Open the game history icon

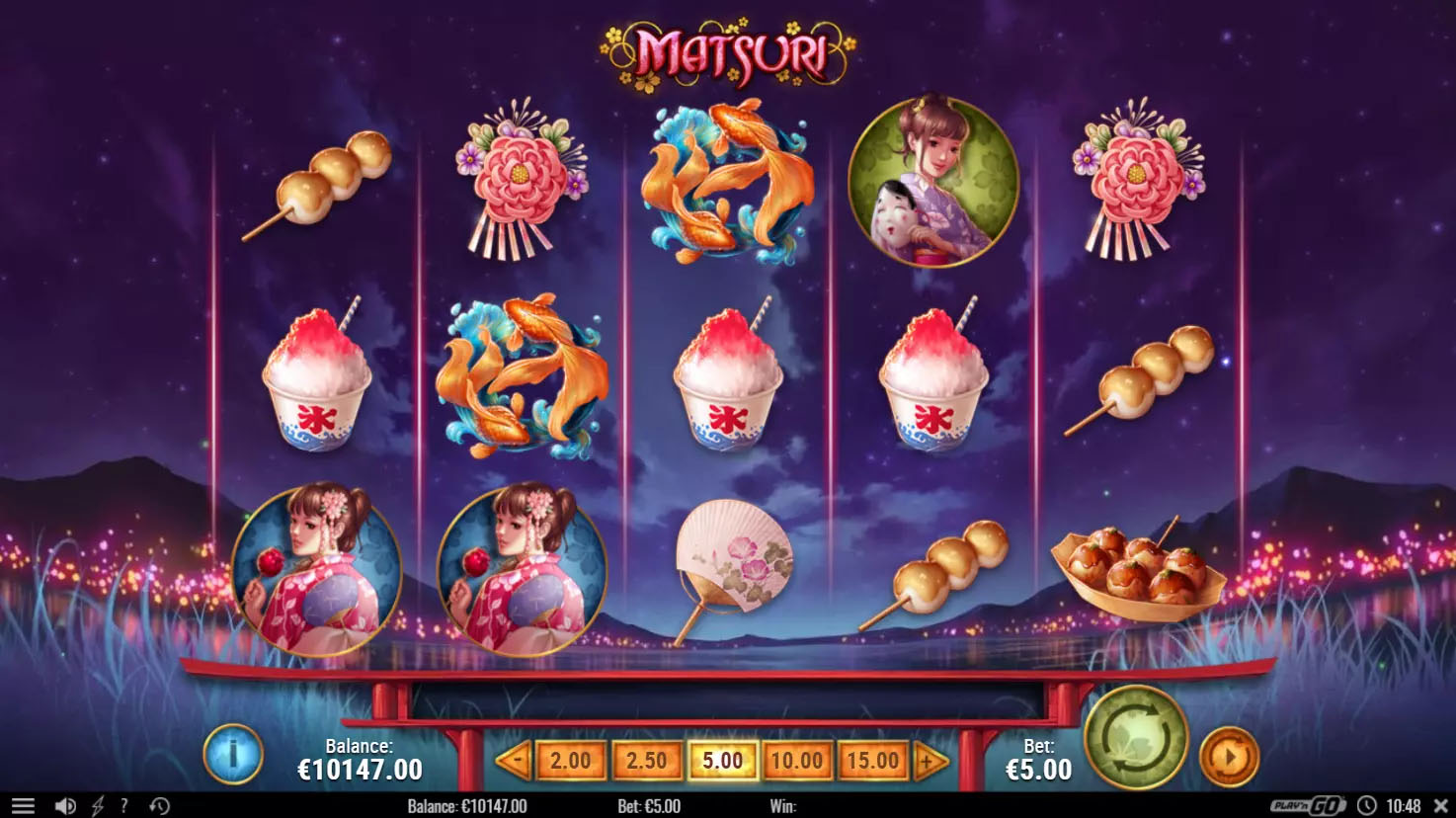[x=159, y=806]
